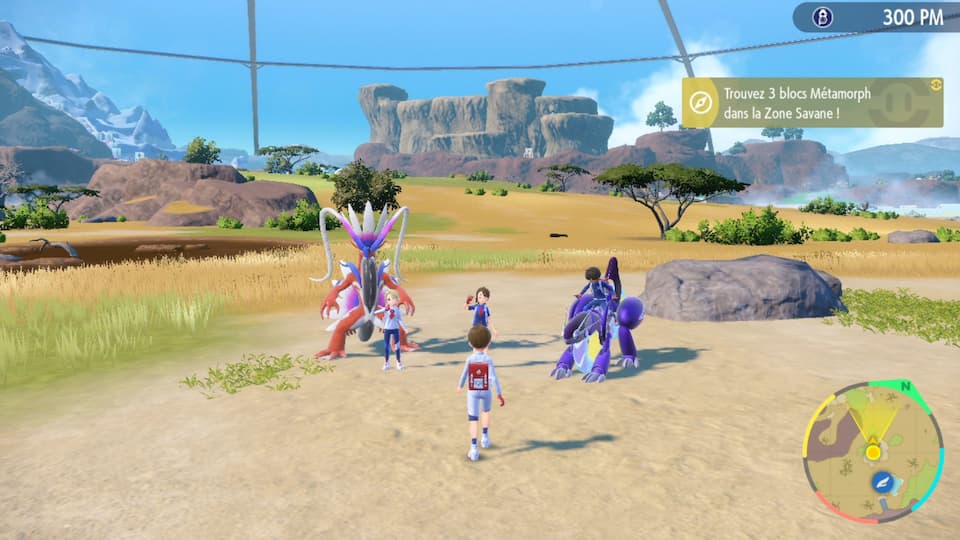Select the Métamorph blocks quest objective banner
Viewport: 960px width, 540px height.
[812, 103]
